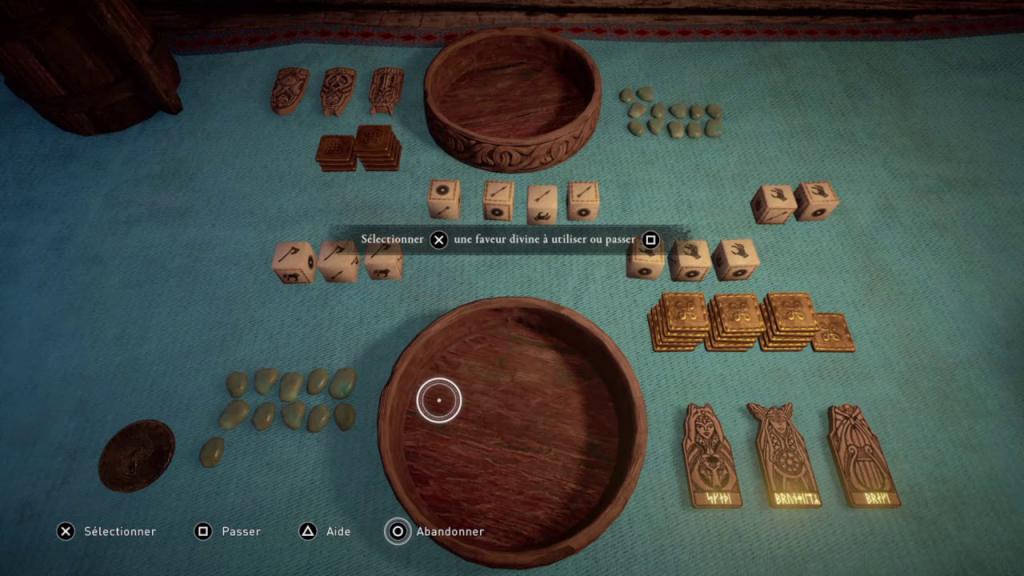Screen dimensions: 1024x576
Task: Choose the glowing Brunhild god favor token
Action: [x=783, y=455]
